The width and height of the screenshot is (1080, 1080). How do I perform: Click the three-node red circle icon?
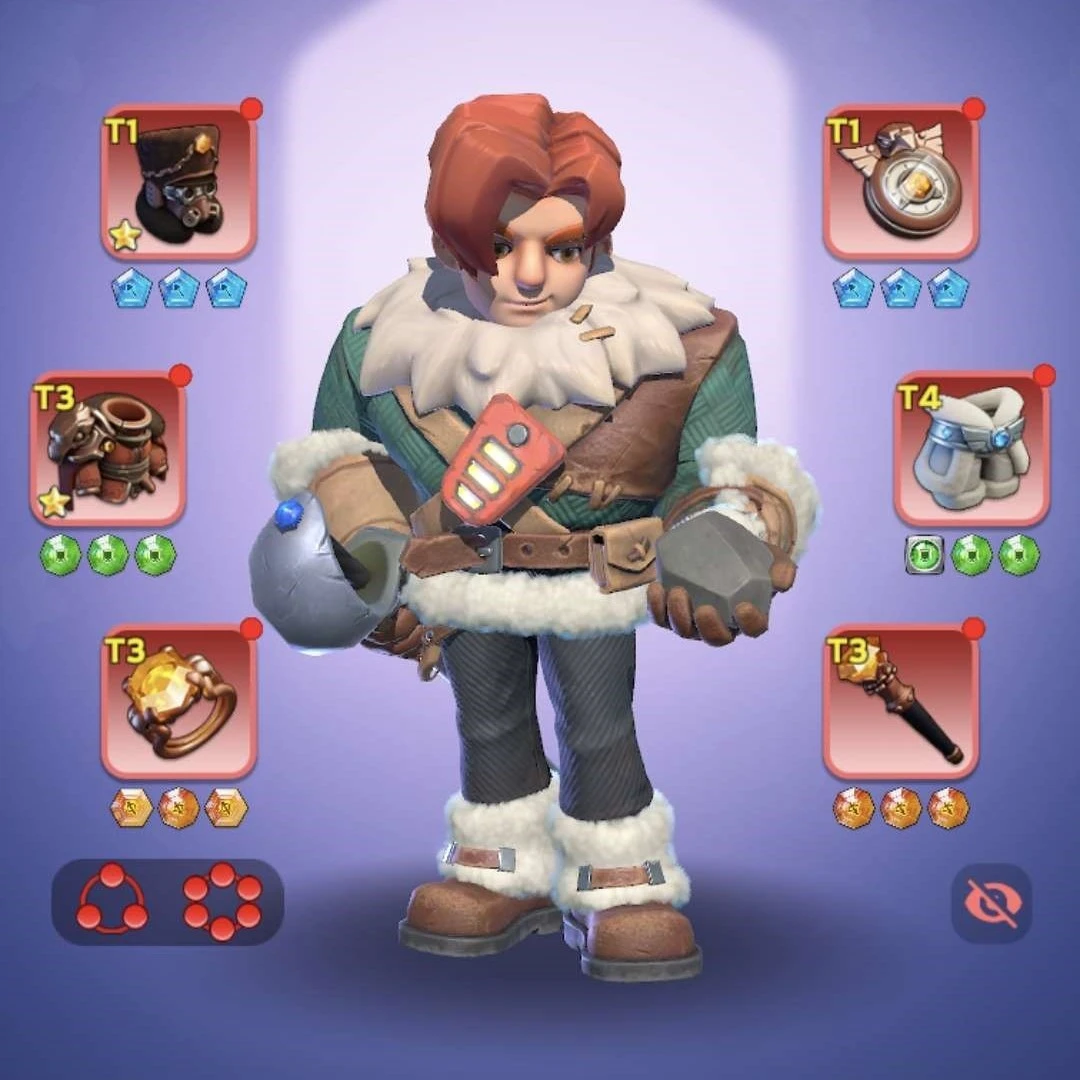click(x=112, y=901)
